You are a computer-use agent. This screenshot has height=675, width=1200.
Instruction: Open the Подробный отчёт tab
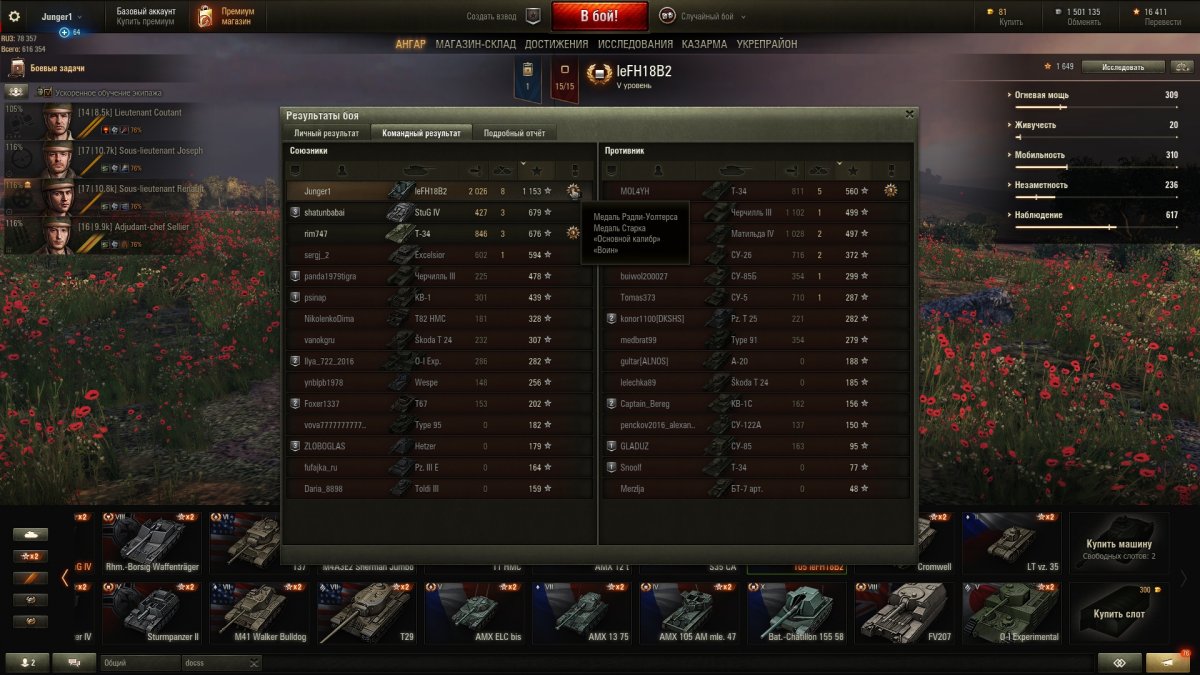[514, 133]
